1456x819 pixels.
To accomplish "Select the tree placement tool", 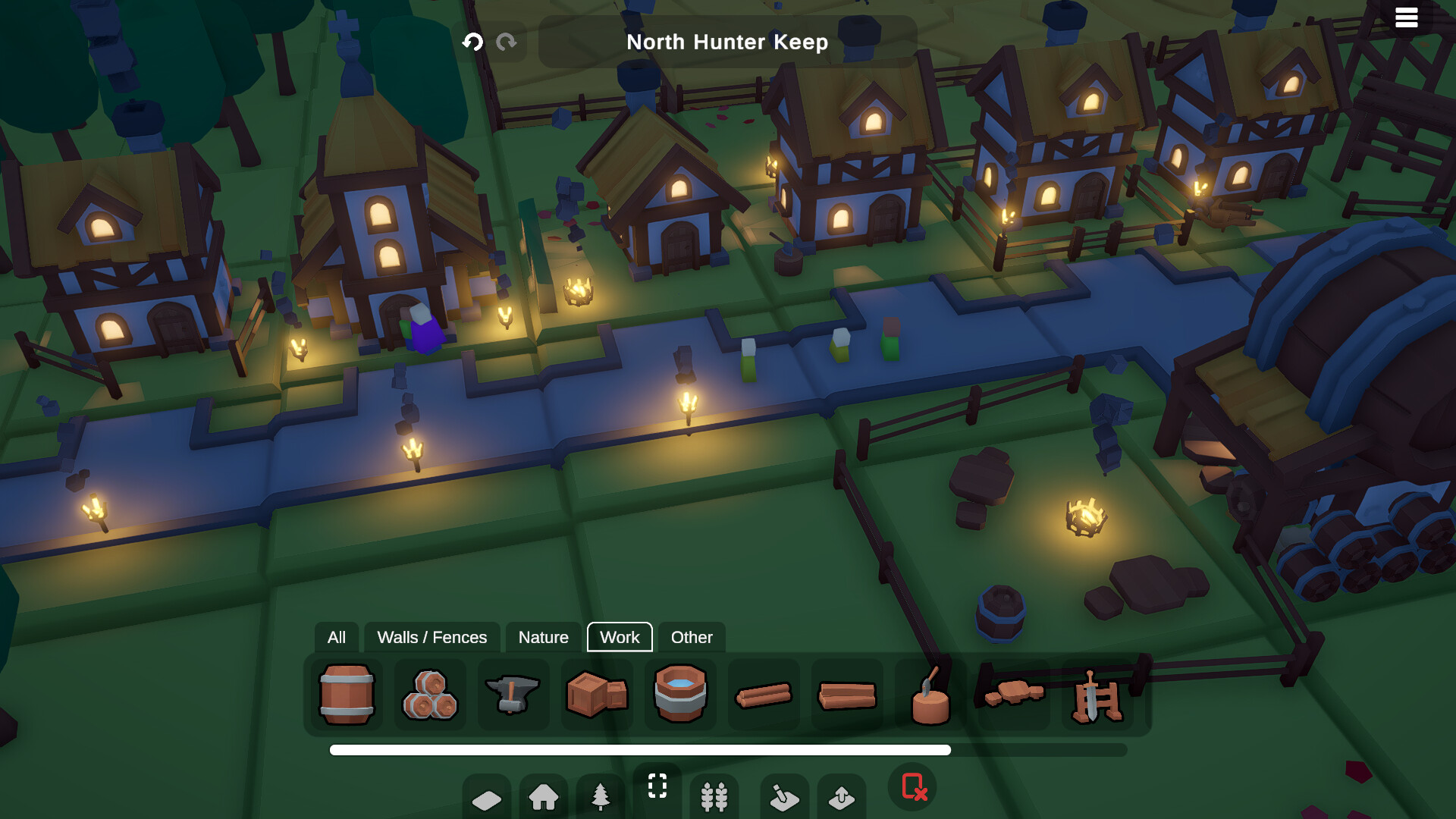I will pyautogui.click(x=600, y=796).
